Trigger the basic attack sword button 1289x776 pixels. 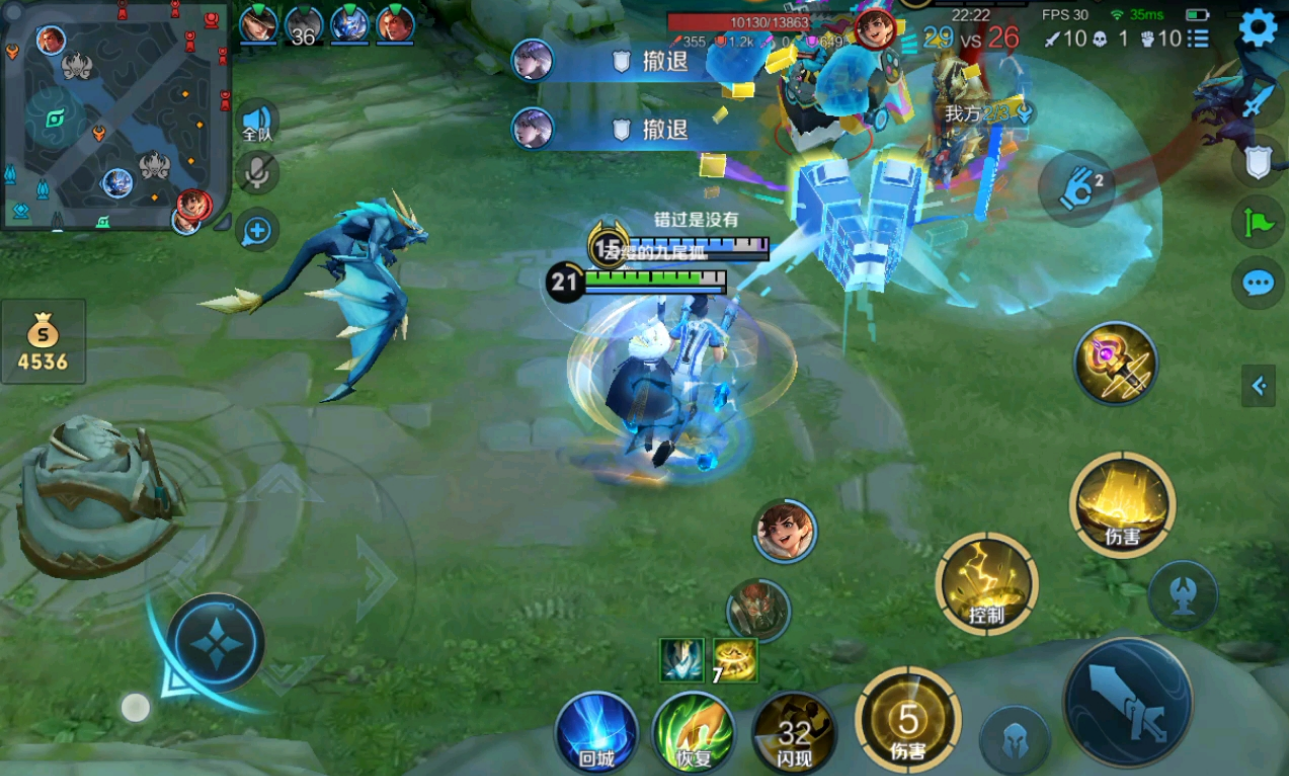coord(1128,701)
